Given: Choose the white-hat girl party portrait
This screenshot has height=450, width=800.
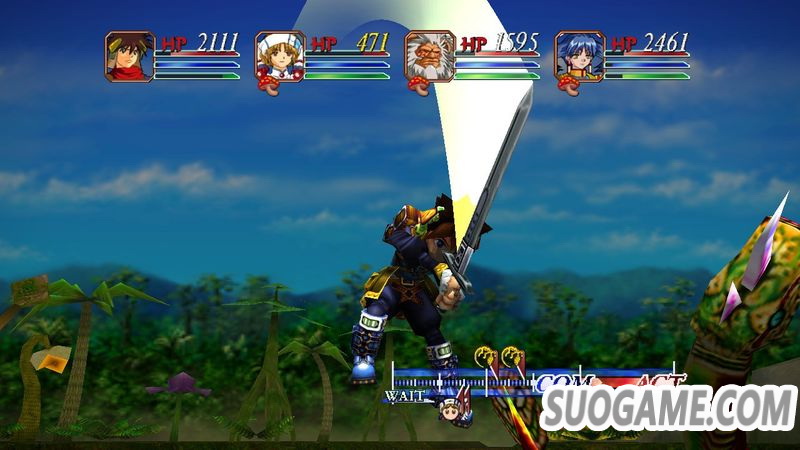Looking at the screenshot, I should click(x=279, y=56).
